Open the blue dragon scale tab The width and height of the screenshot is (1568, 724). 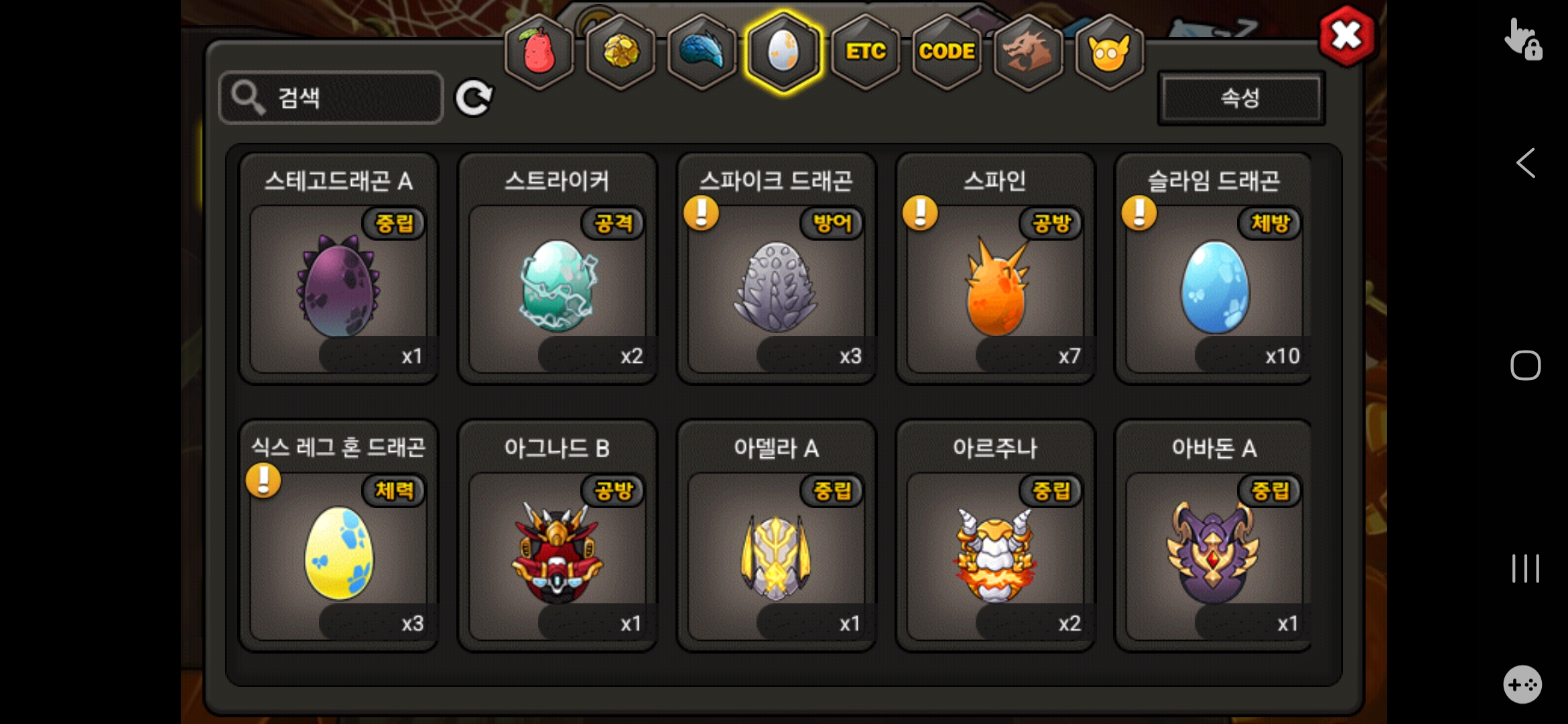(702, 52)
